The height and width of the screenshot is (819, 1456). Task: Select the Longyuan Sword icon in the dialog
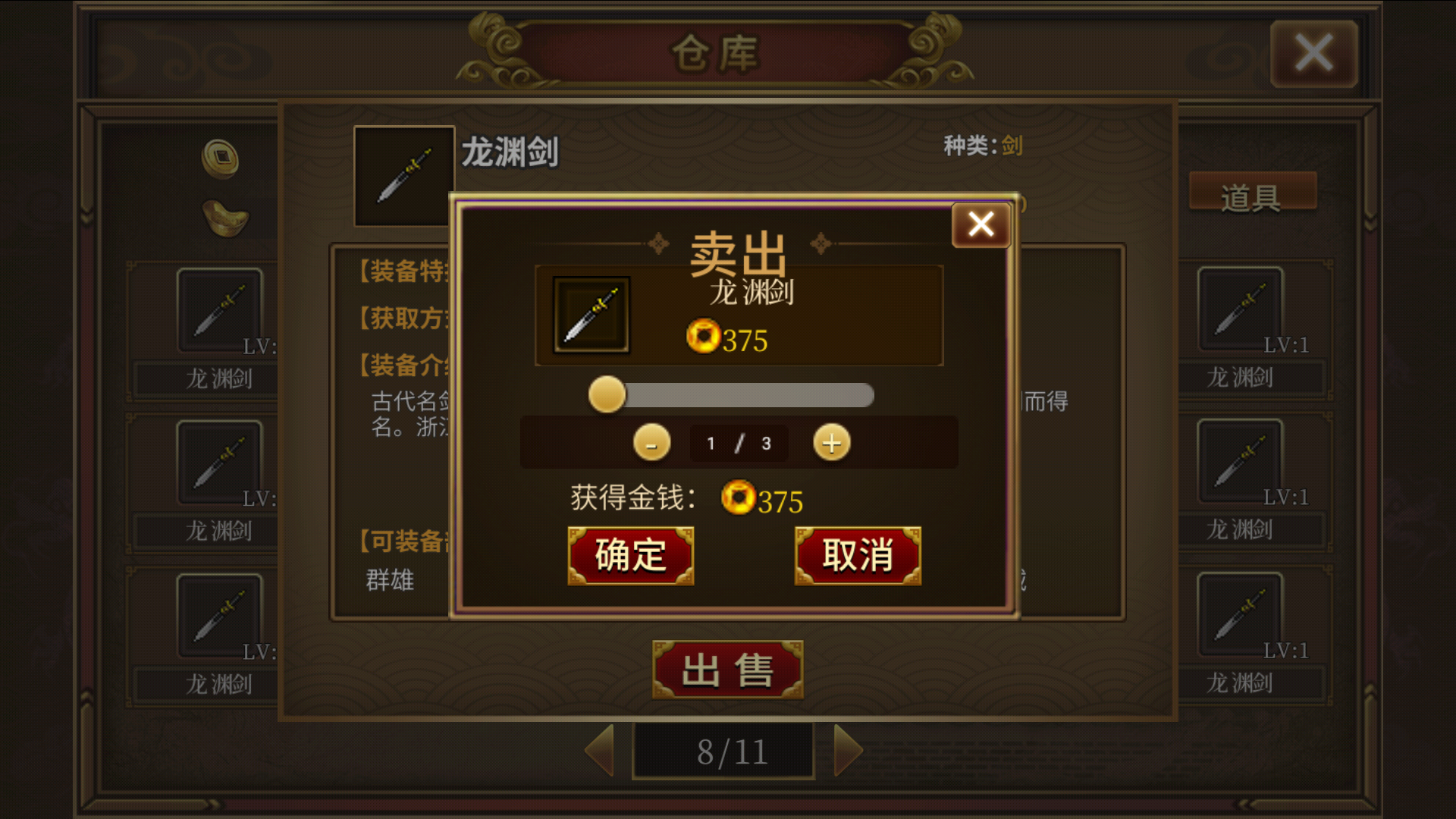(591, 314)
